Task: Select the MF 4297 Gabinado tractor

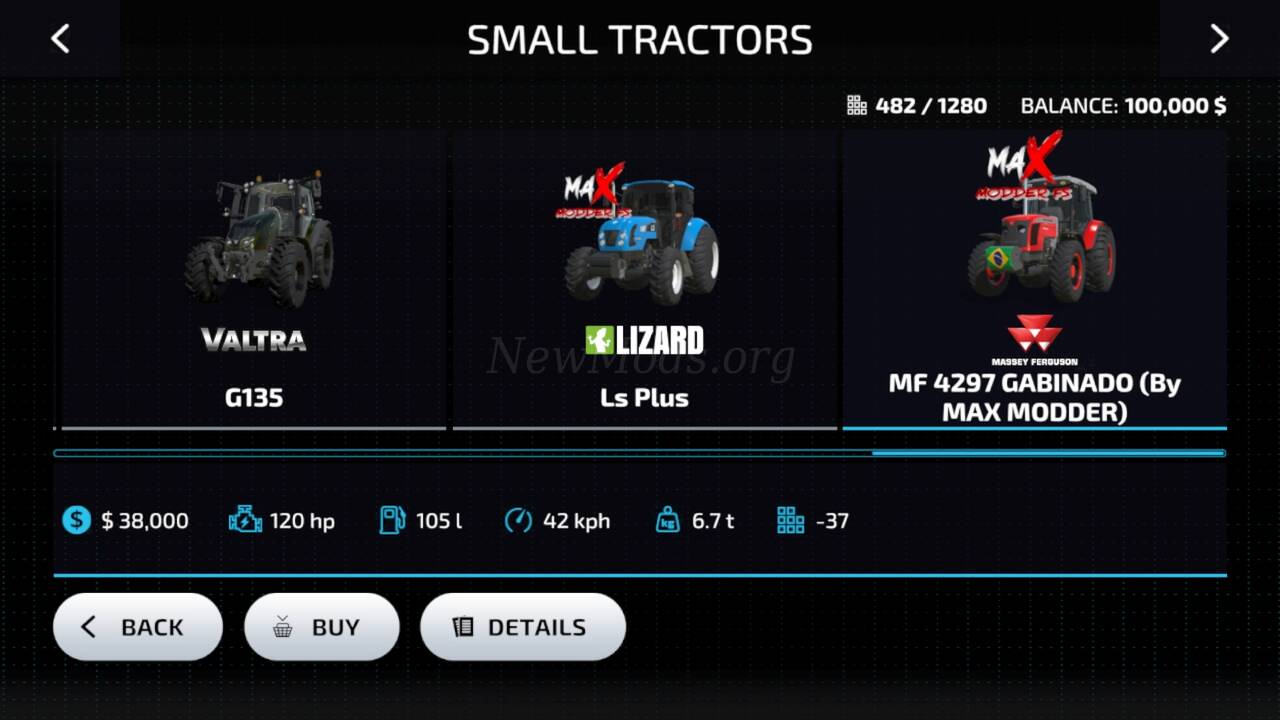Action: tap(1034, 280)
